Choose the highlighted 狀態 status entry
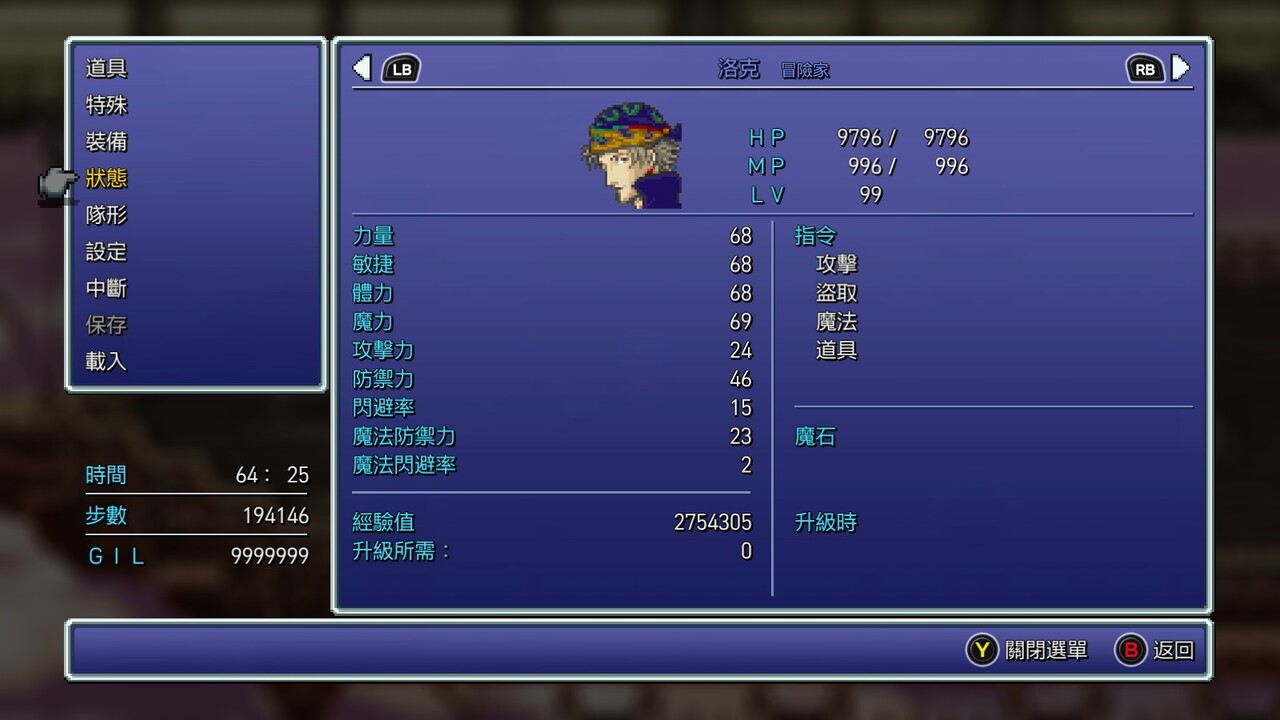This screenshot has width=1280, height=720. 106,178
